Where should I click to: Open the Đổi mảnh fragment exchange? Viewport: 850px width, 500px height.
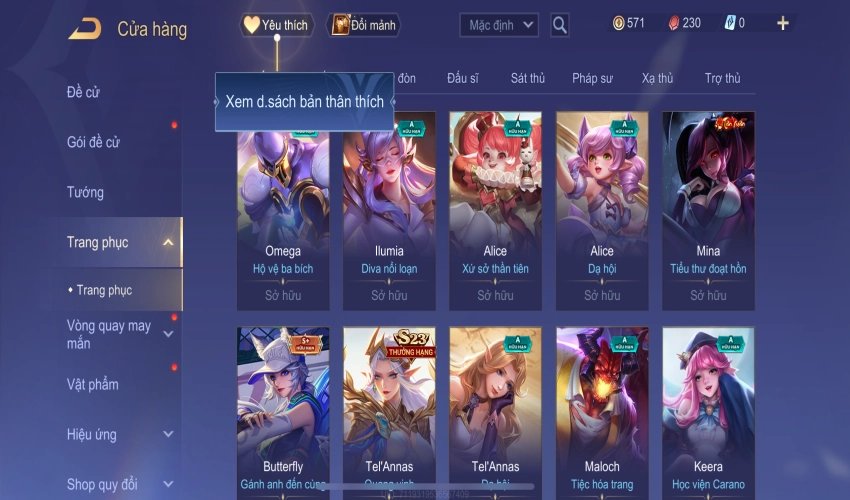[x=364, y=25]
